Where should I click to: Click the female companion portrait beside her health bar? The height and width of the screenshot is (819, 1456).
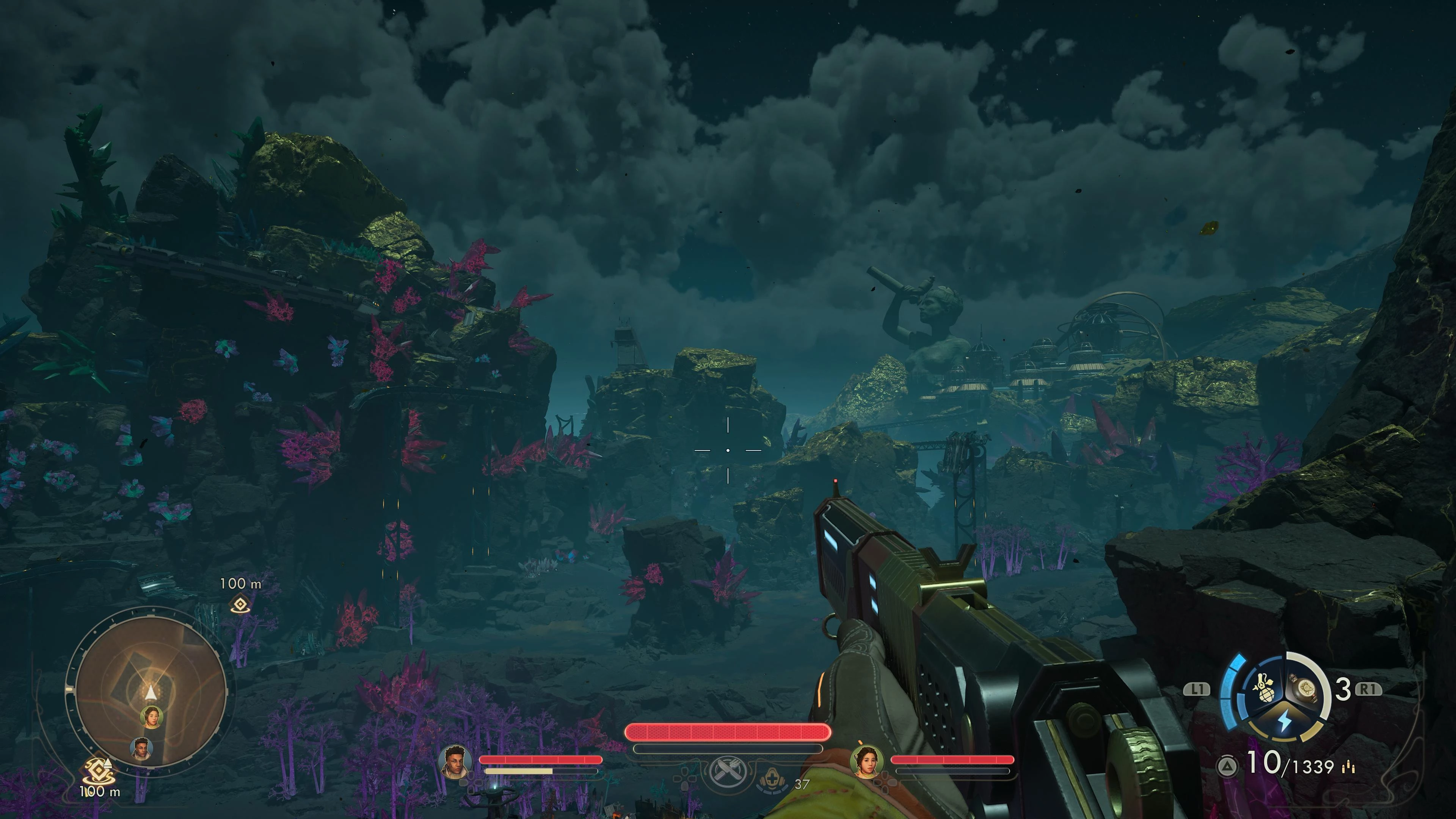pos(866,761)
